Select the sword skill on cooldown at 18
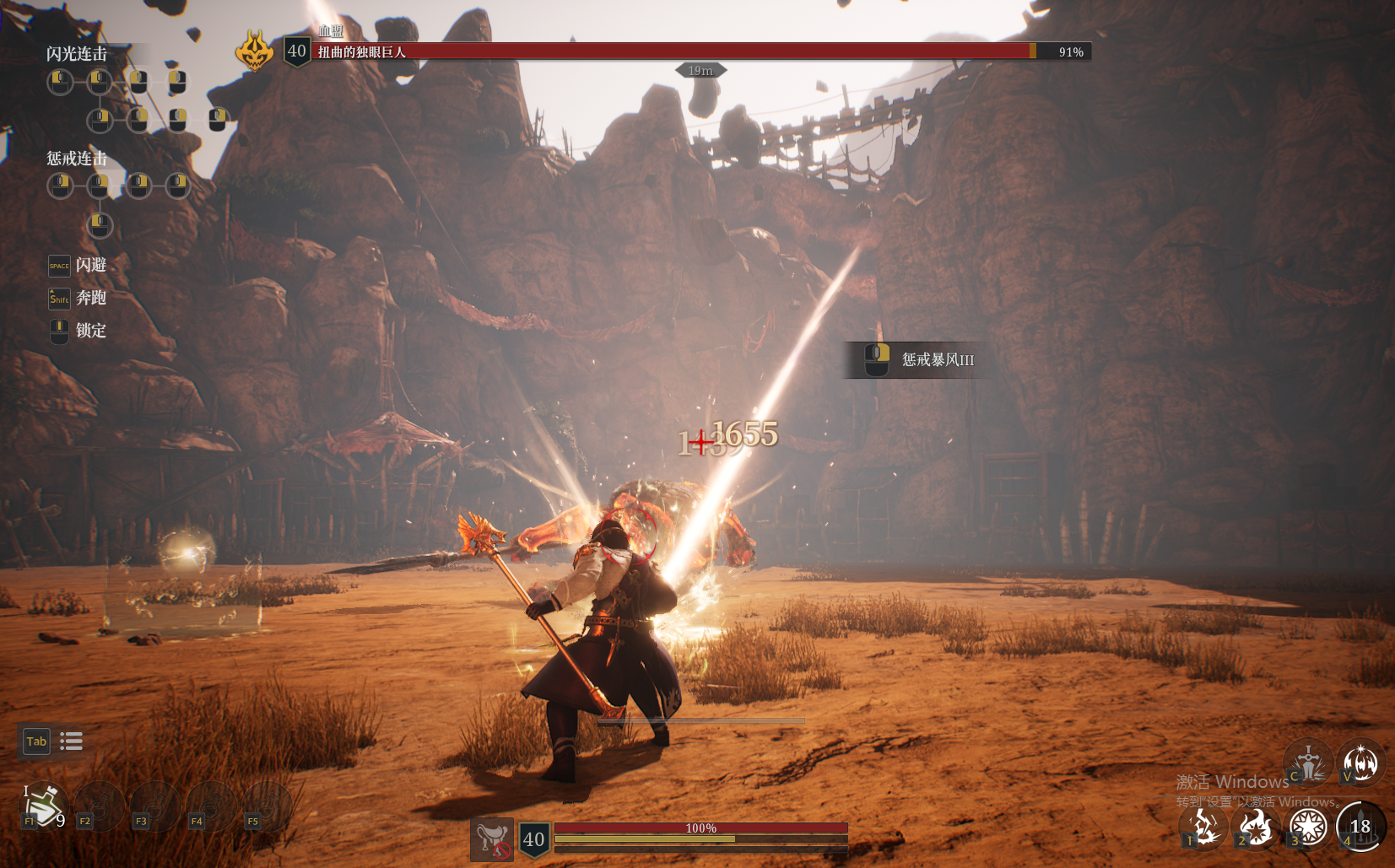 tap(1360, 827)
